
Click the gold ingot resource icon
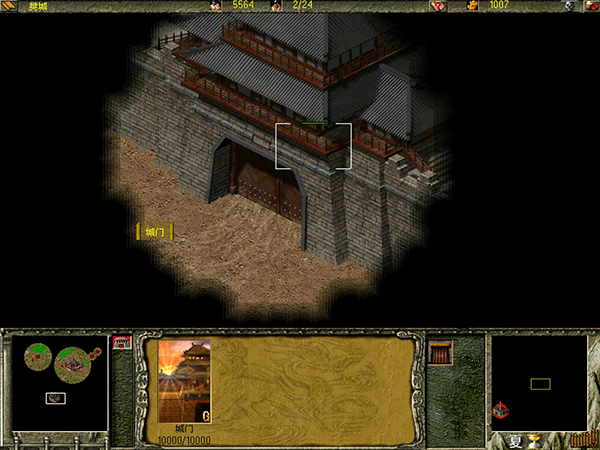(x=471, y=6)
